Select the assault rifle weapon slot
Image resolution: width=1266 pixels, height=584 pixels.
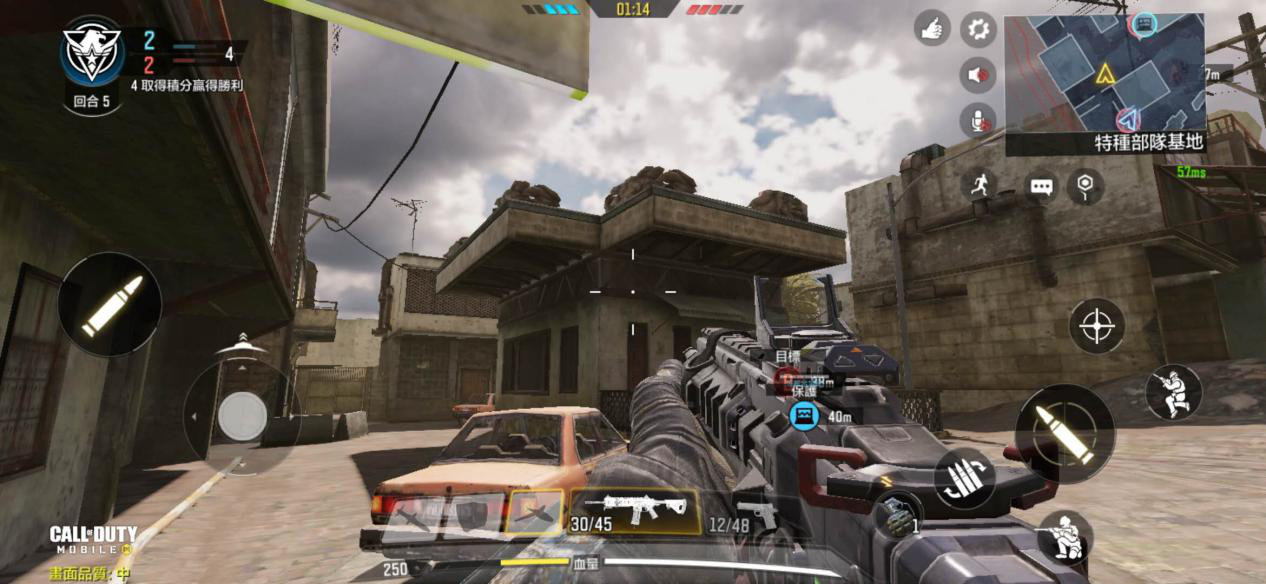click(634, 511)
